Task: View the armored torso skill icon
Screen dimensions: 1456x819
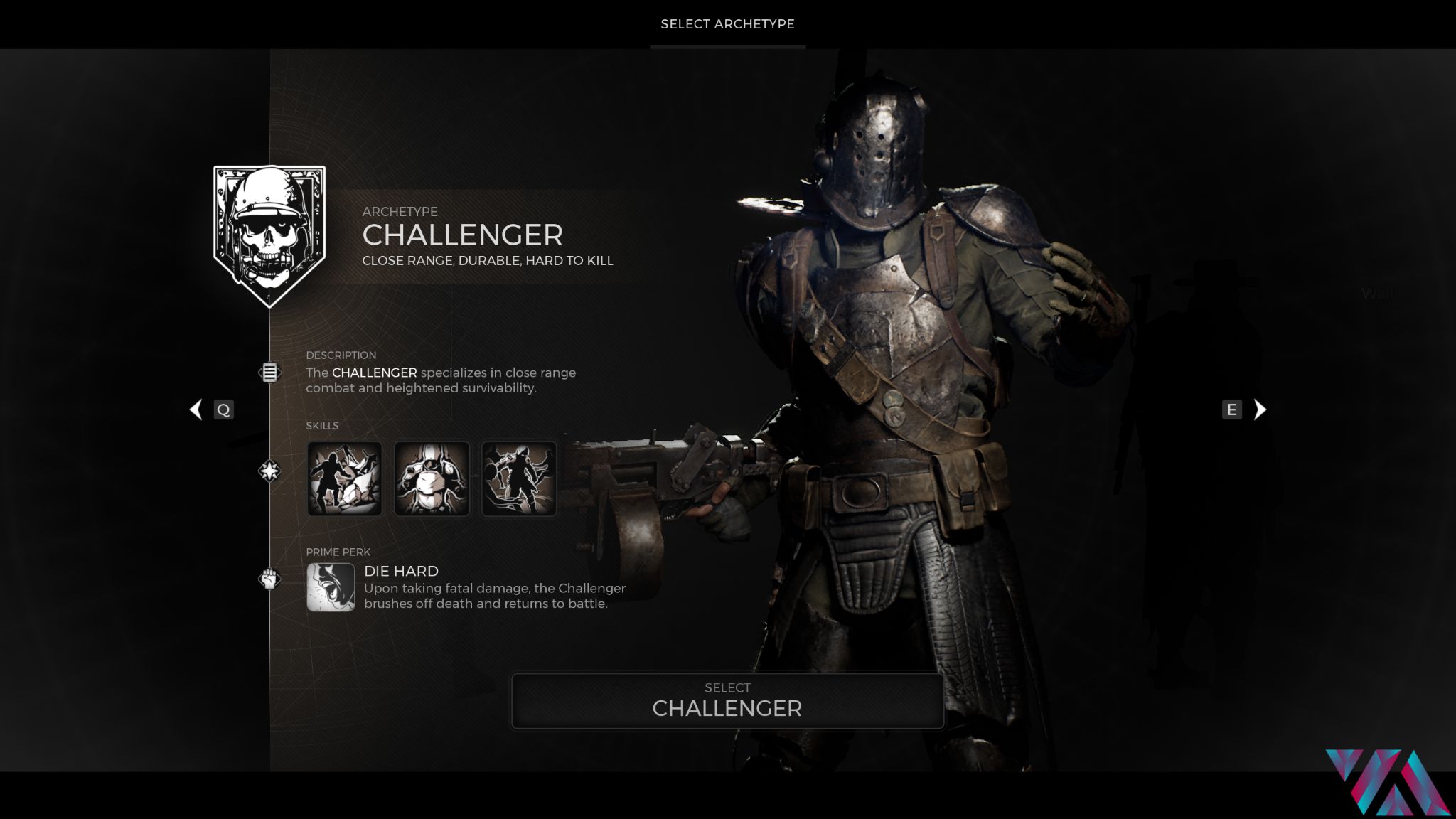Action: point(432,478)
